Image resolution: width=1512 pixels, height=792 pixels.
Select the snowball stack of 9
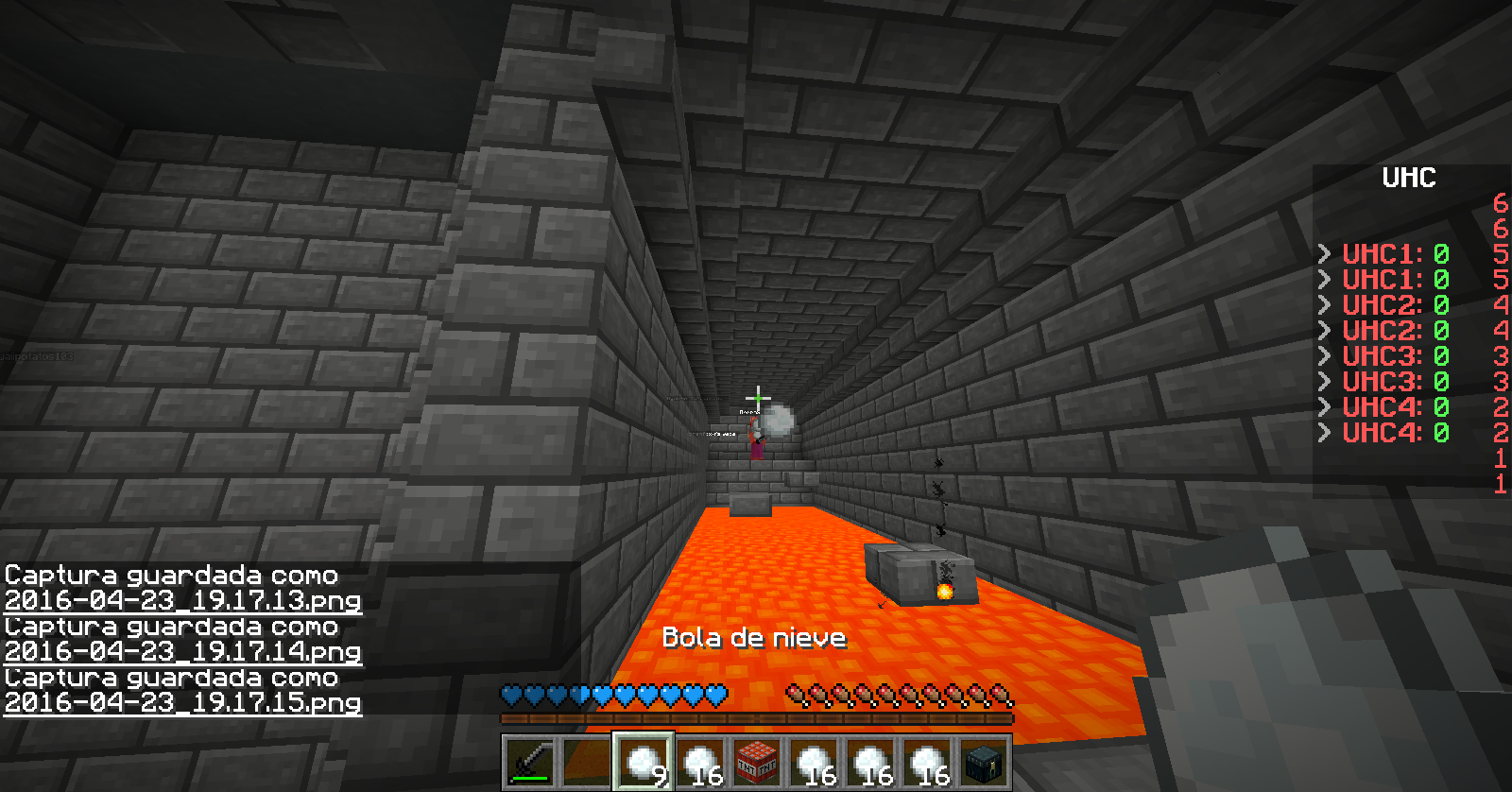coord(644,762)
